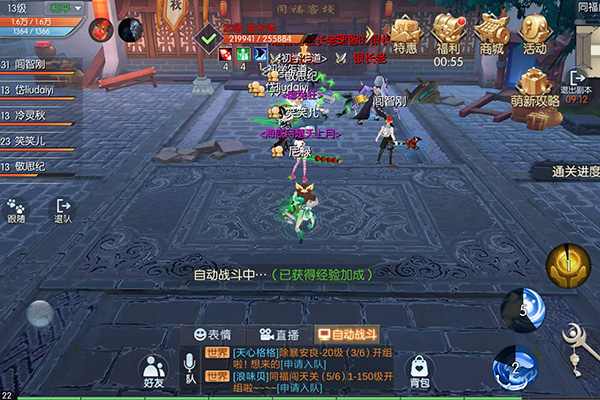Open the 商城 shop
This screenshot has height=400, width=600.
click(x=491, y=34)
